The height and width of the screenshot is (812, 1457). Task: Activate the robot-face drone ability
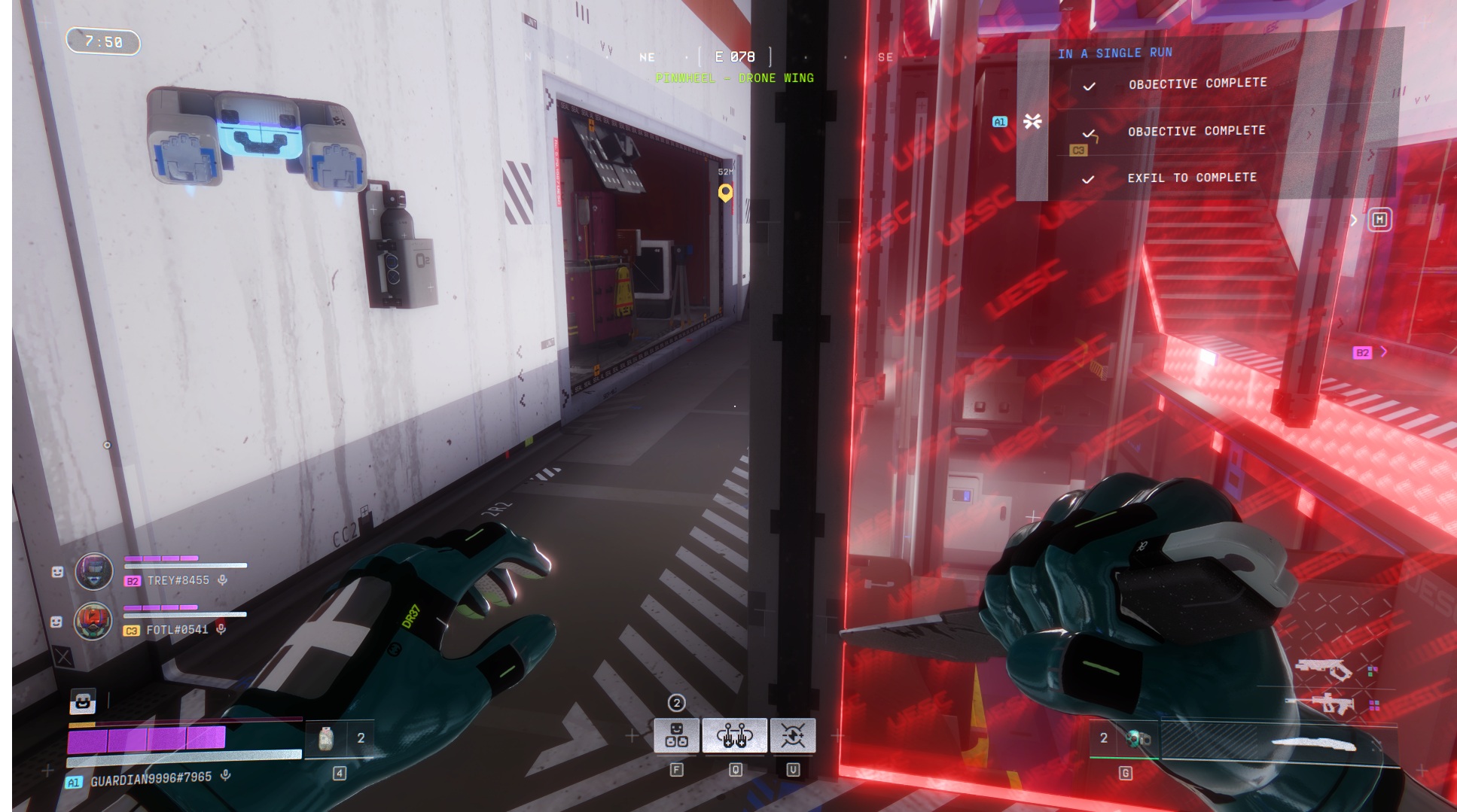pyautogui.click(x=676, y=735)
